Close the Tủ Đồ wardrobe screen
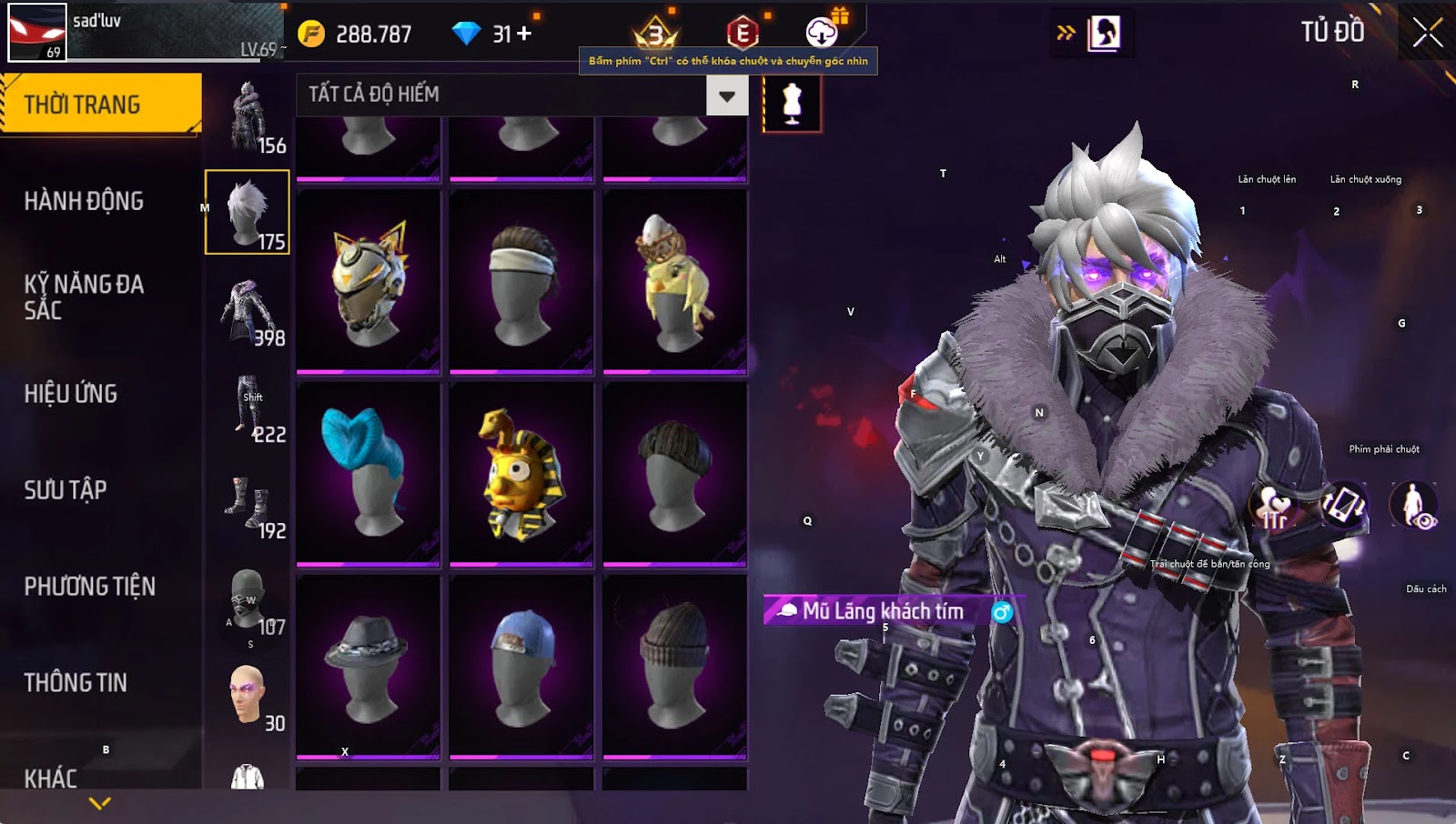 point(1427,33)
